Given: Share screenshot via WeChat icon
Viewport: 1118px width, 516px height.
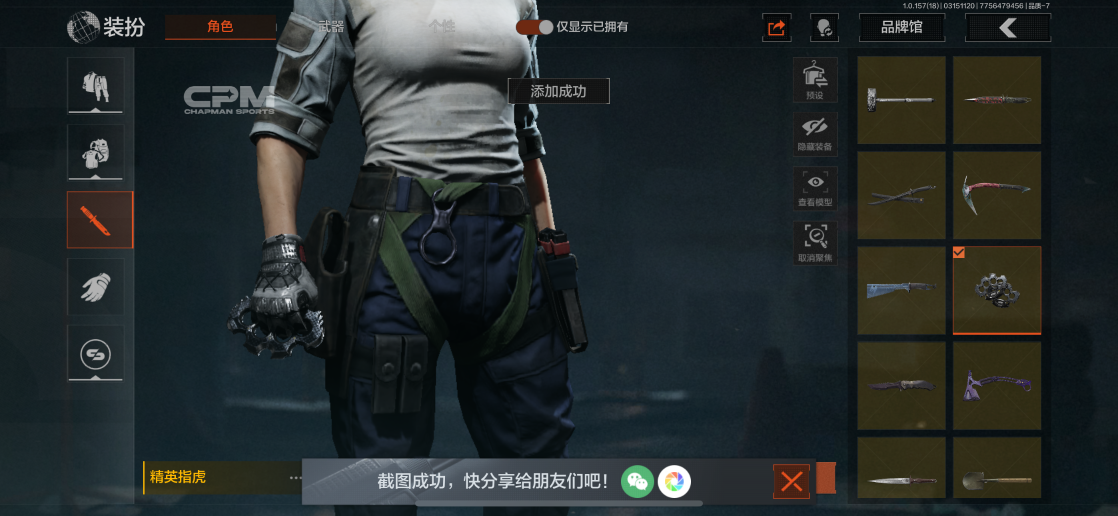Looking at the screenshot, I should 637,481.
